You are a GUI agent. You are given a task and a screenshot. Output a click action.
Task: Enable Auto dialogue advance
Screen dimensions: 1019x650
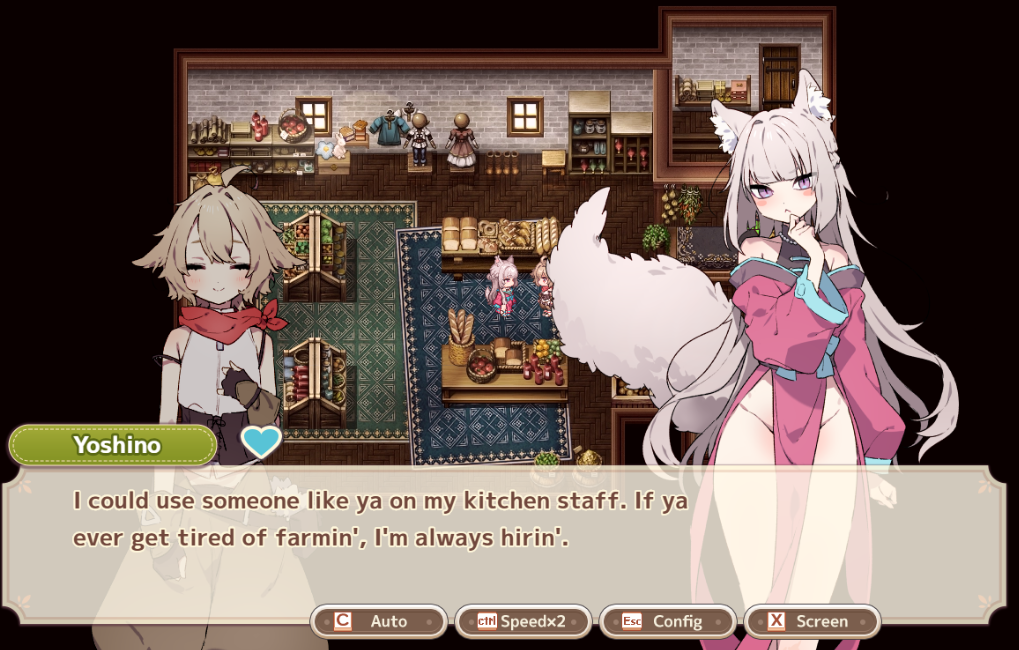point(378,621)
